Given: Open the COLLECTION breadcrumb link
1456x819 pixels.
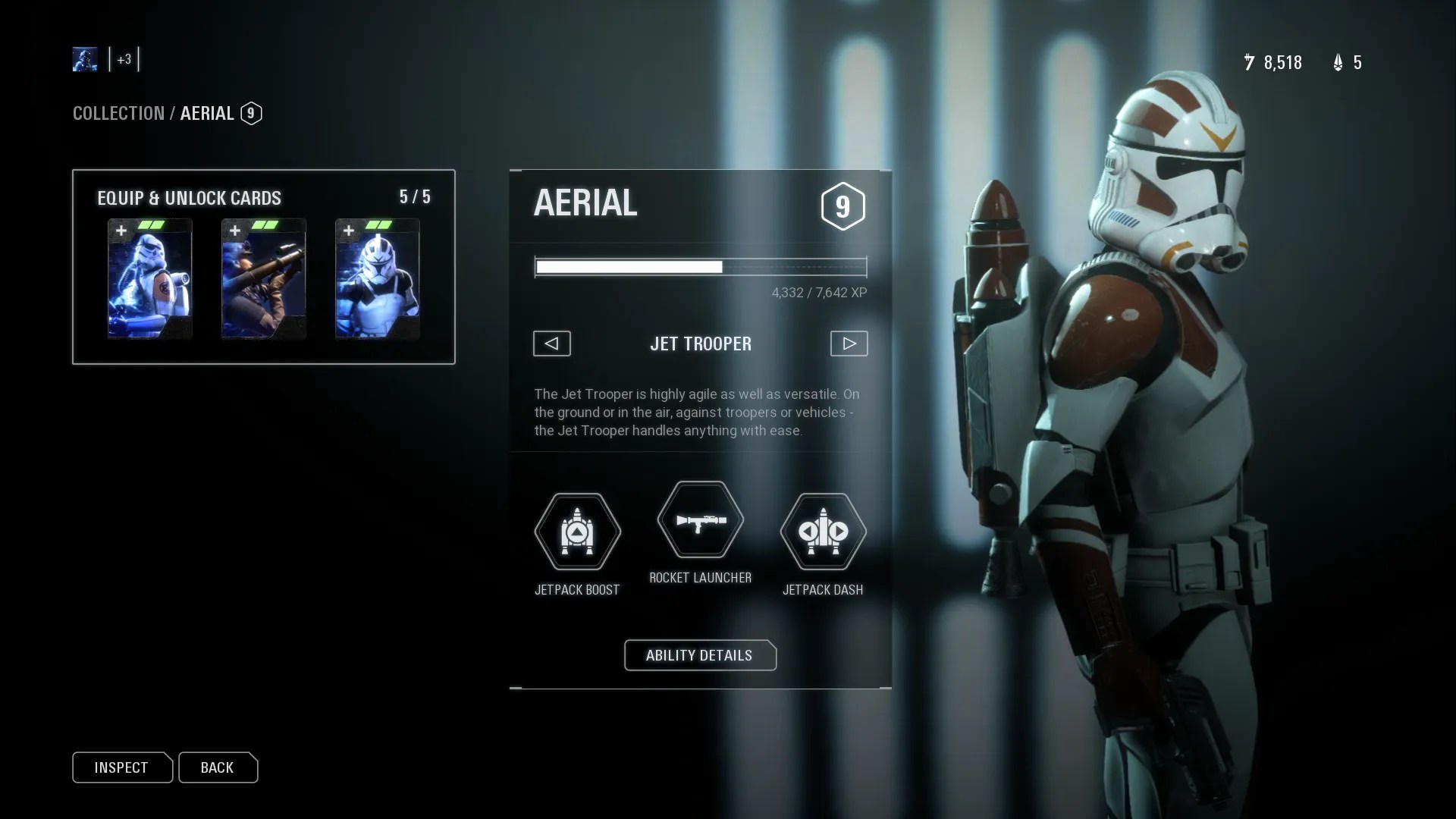Looking at the screenshot, I should point(118,113).
